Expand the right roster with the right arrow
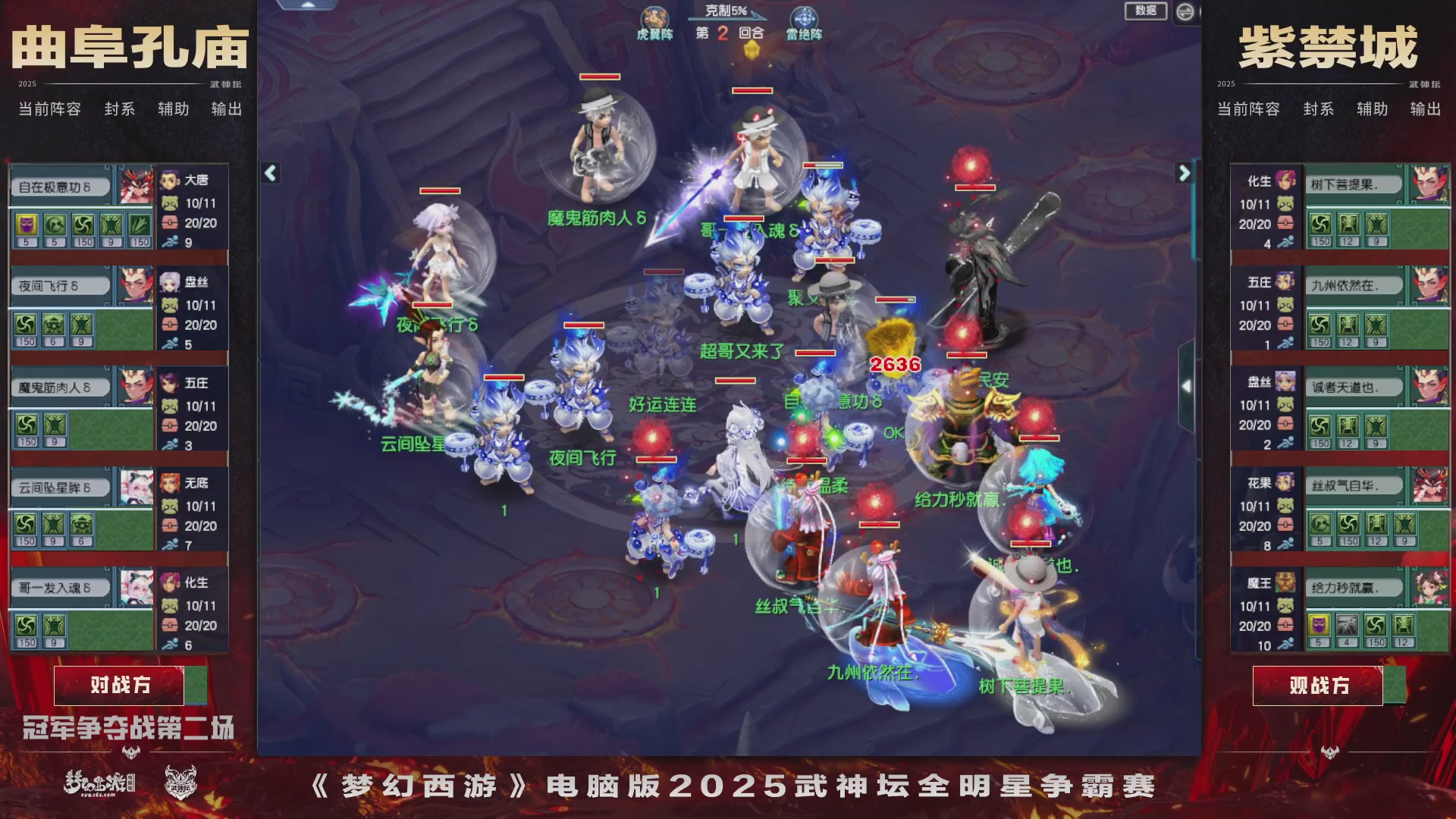 tap(1186, 172)
